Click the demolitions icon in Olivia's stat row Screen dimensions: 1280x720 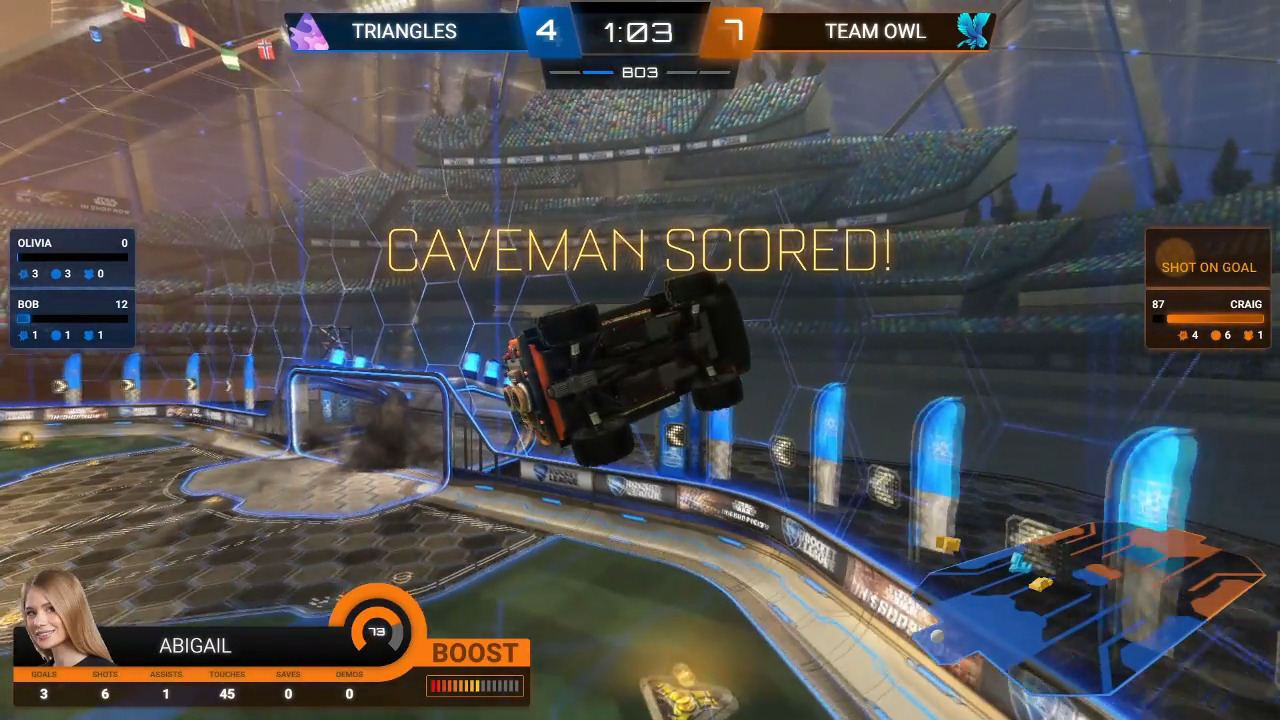click(x=23, y=274)
